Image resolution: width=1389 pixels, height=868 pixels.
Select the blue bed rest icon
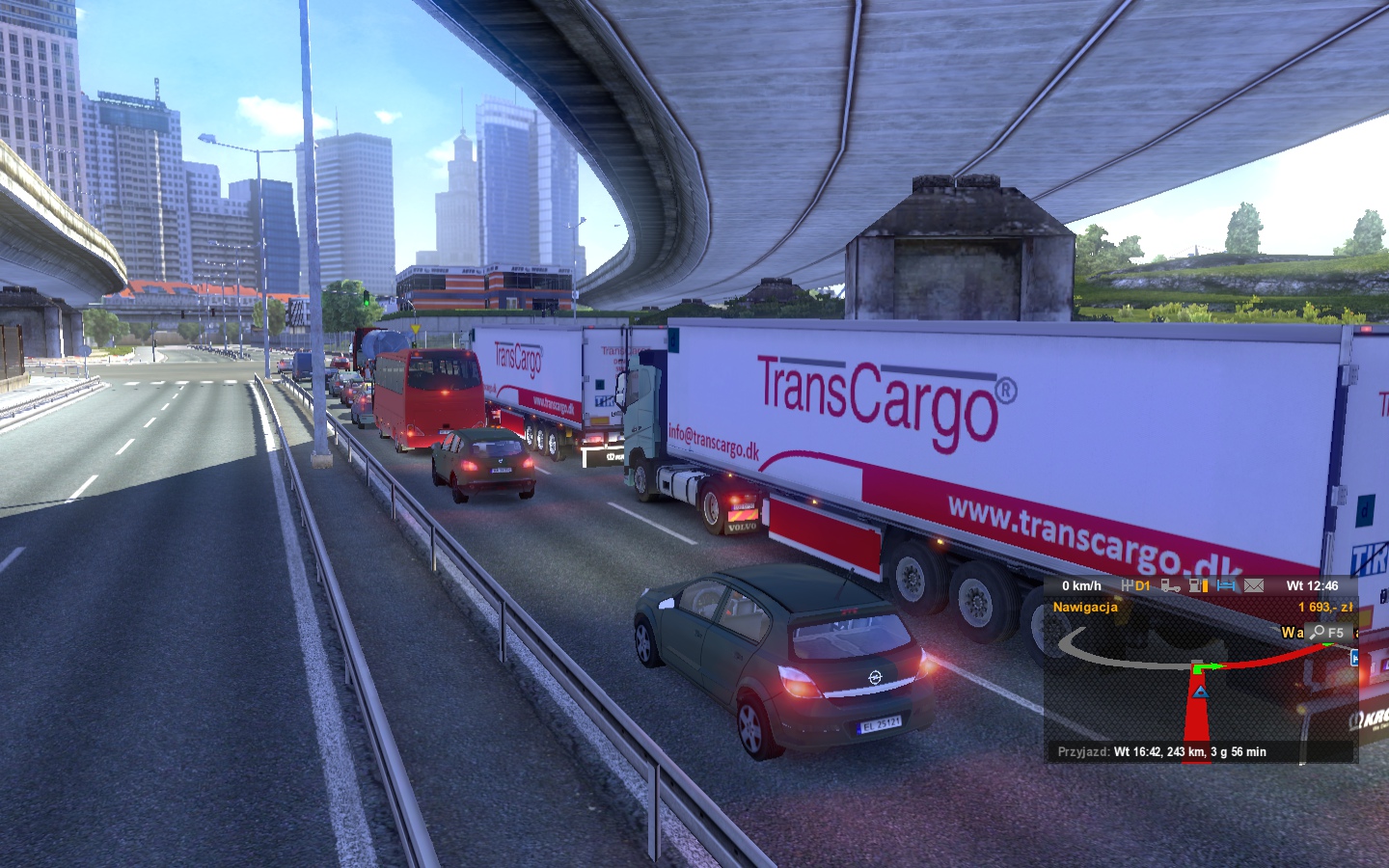1226,585
